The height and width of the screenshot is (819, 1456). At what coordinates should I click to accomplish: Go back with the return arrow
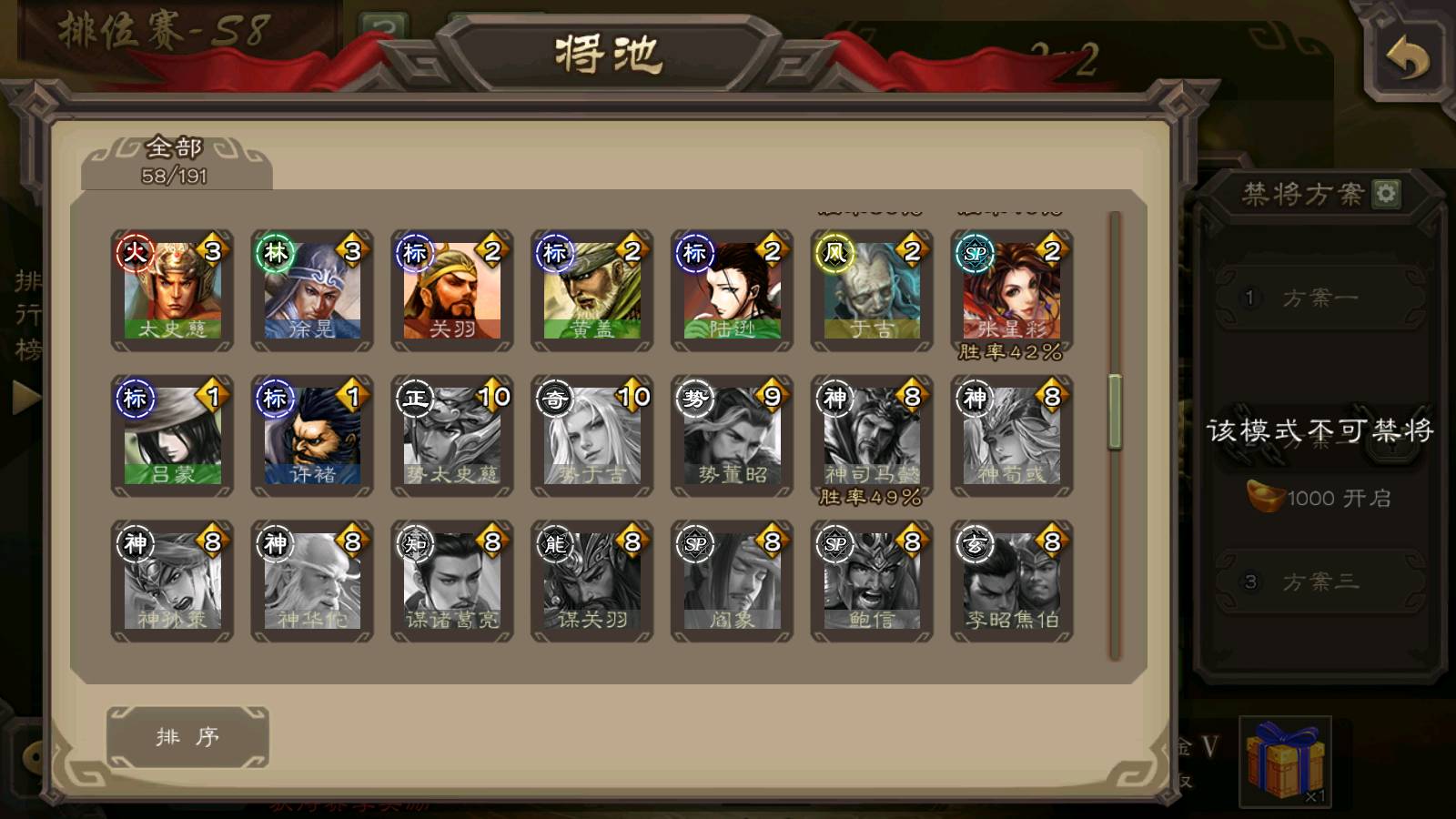pyautogui.click(x=1407, y=59)
